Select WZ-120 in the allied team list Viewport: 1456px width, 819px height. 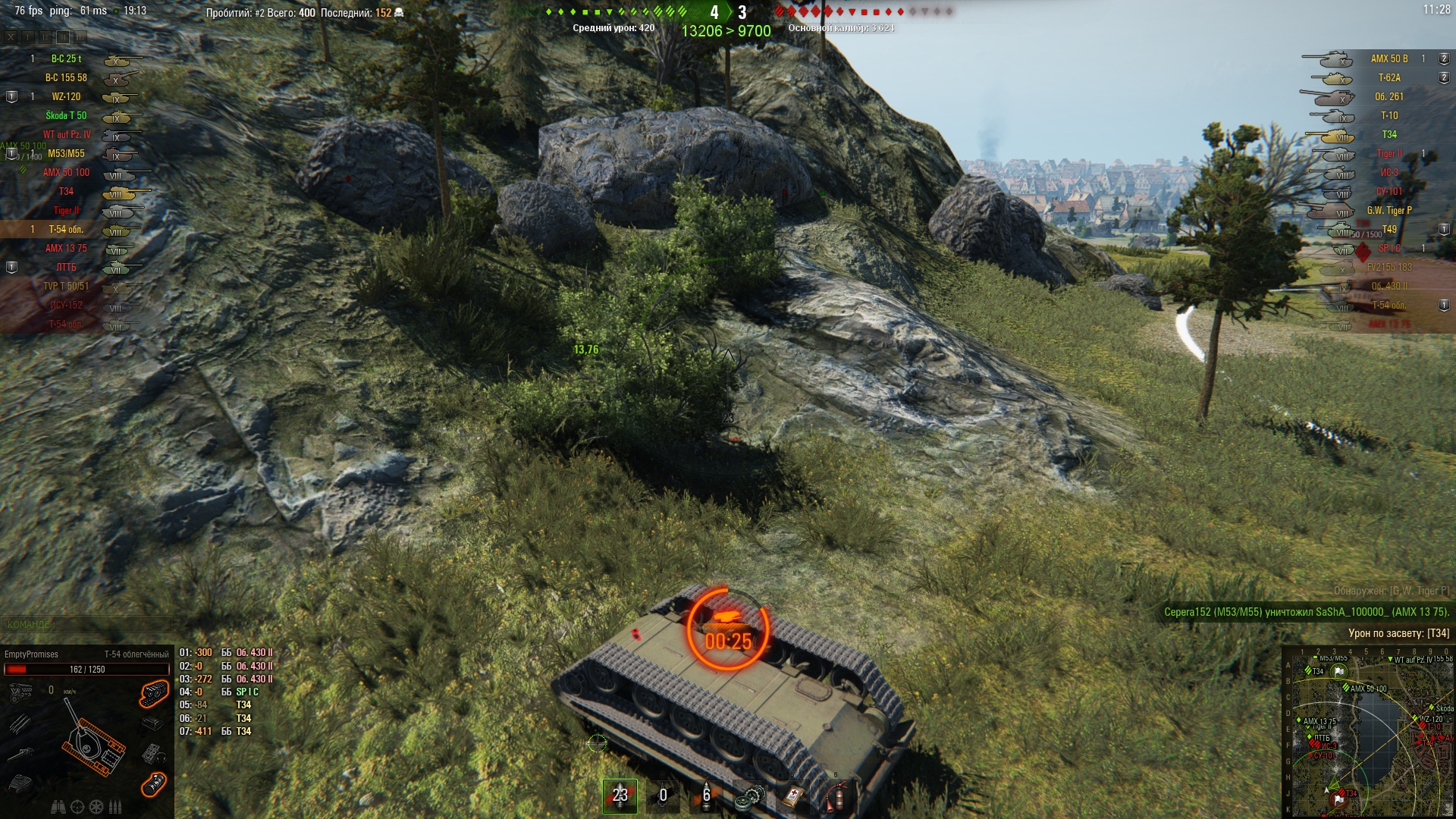tap(67, 96)
